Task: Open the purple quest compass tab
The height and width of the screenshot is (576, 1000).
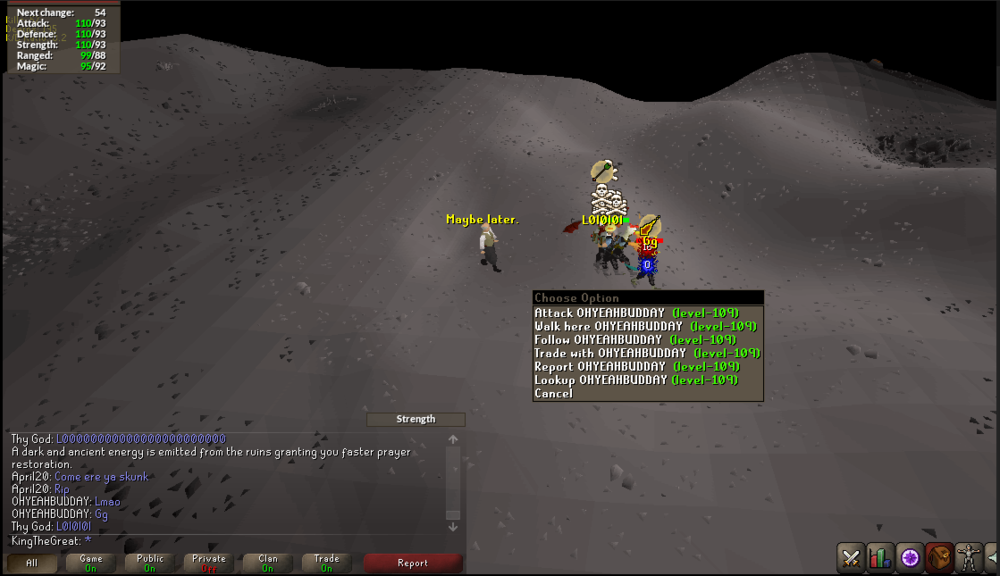Action: tap(910, 557)
